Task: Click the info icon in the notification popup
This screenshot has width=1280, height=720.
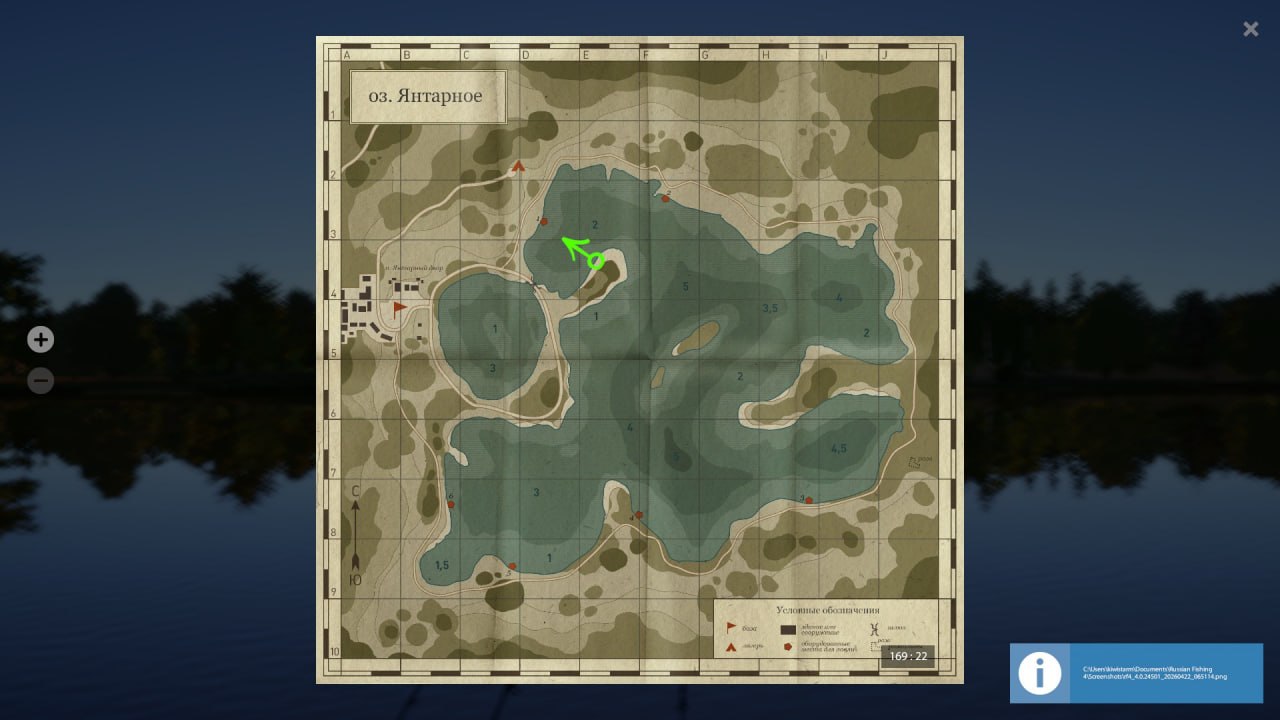Action: pyautogui.click(x=1039, y=673)
